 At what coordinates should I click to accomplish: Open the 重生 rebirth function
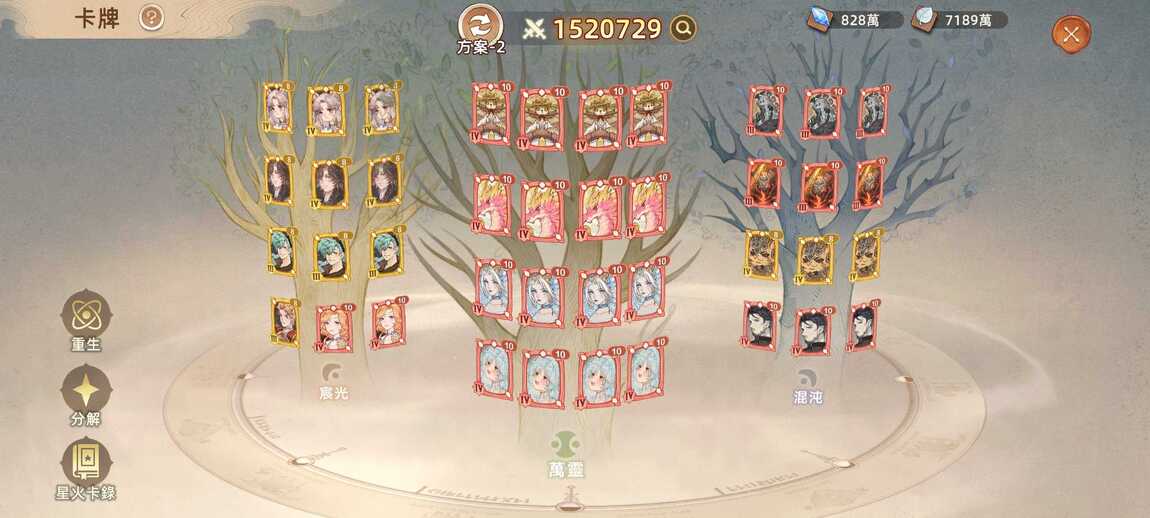coord(86,317)
